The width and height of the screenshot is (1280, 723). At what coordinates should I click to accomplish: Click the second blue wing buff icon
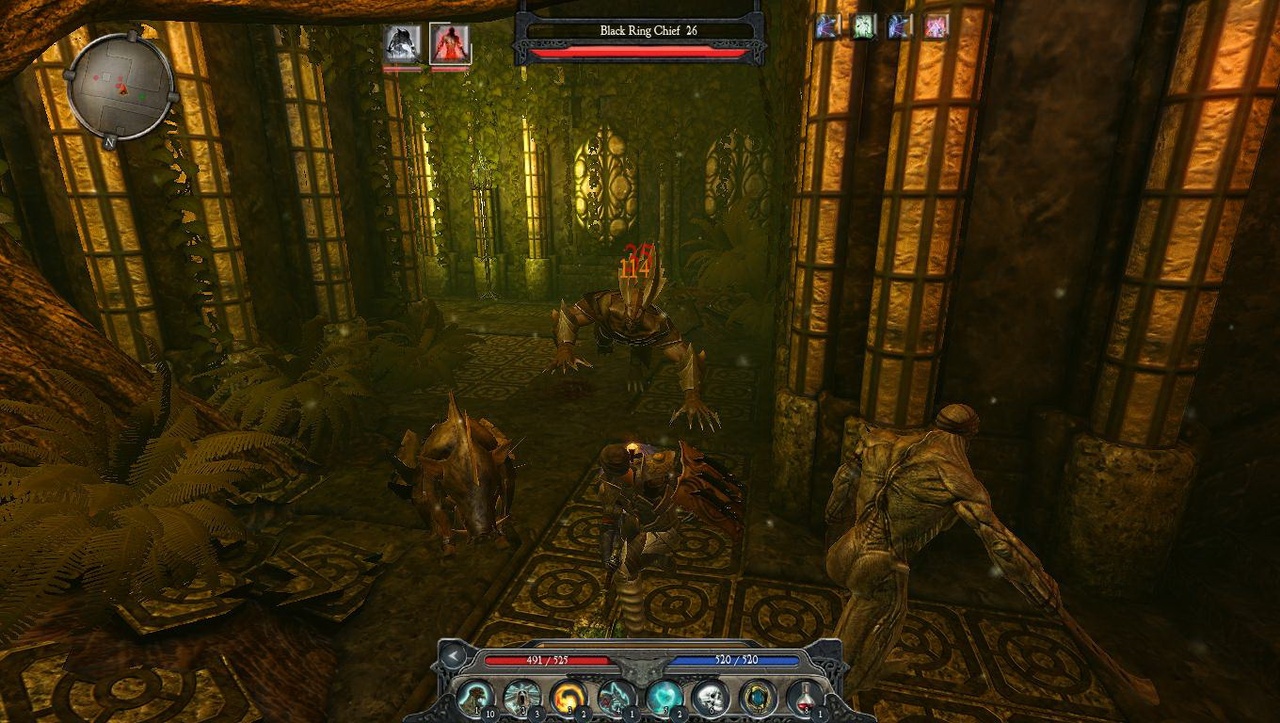pyautogui.click(x=897, y=26)
